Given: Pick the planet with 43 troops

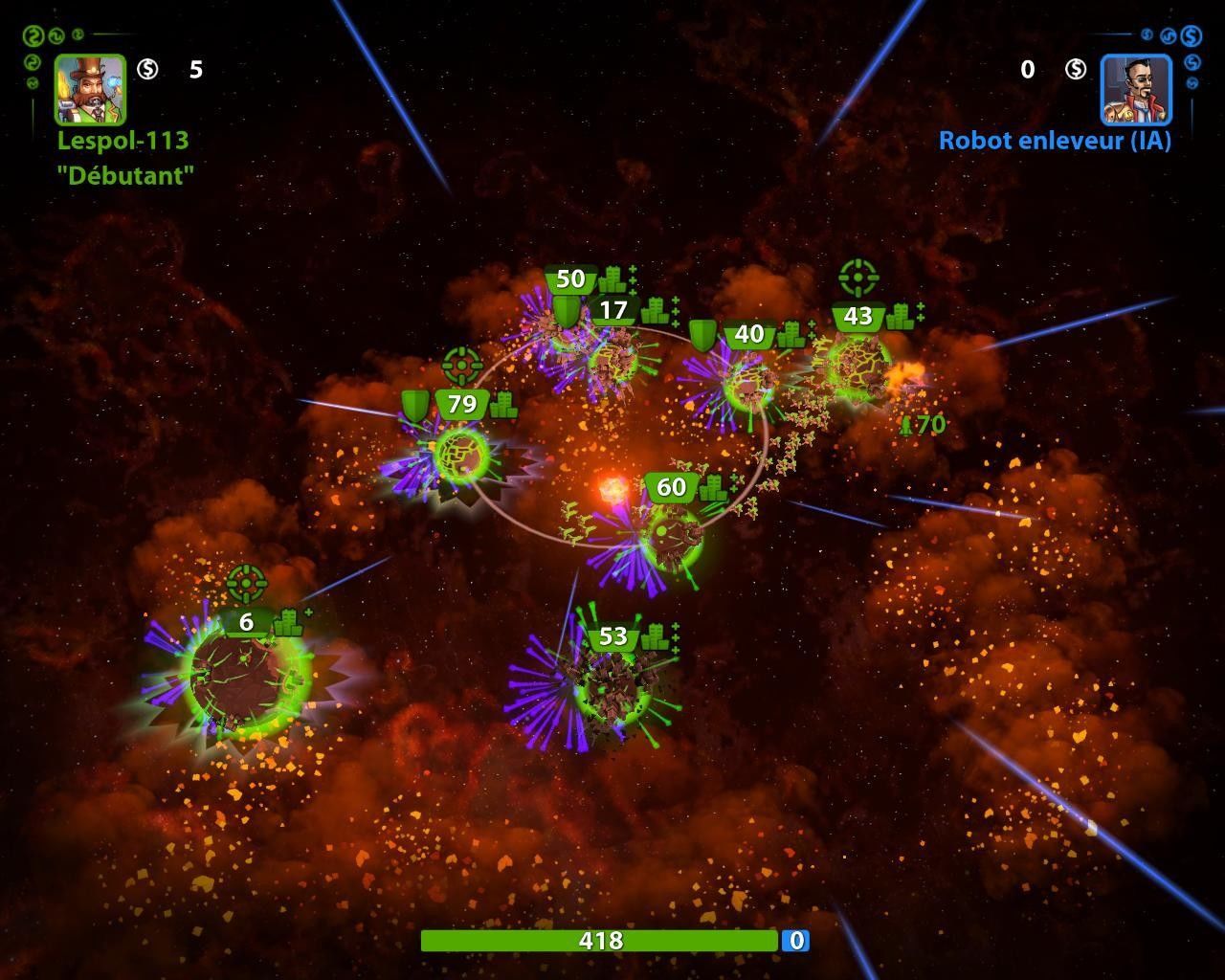Looking at the screenshot, I should (857, 366).
